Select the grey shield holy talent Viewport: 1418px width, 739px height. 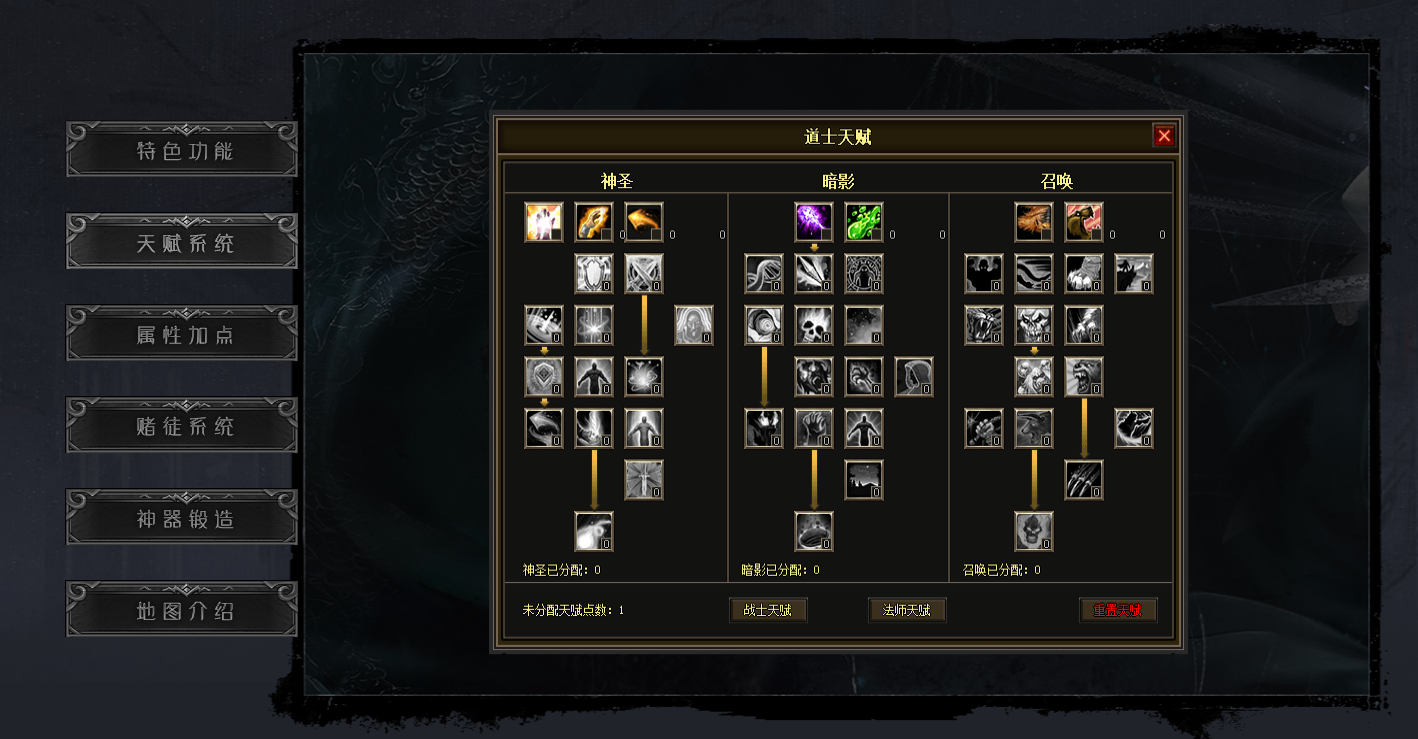click(x=594, y=273)
